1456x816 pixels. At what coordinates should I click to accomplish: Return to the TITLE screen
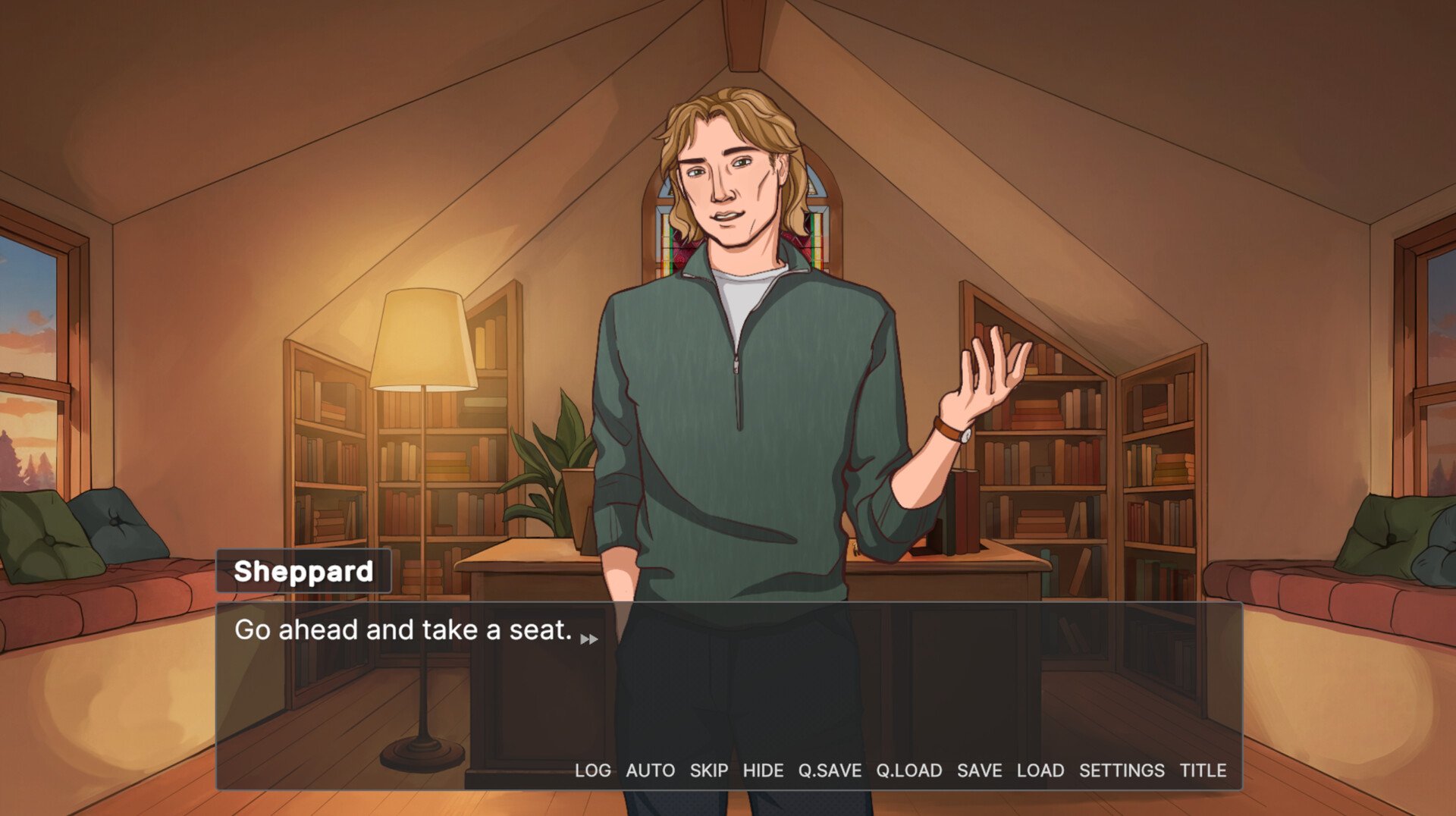(1203, 770)
